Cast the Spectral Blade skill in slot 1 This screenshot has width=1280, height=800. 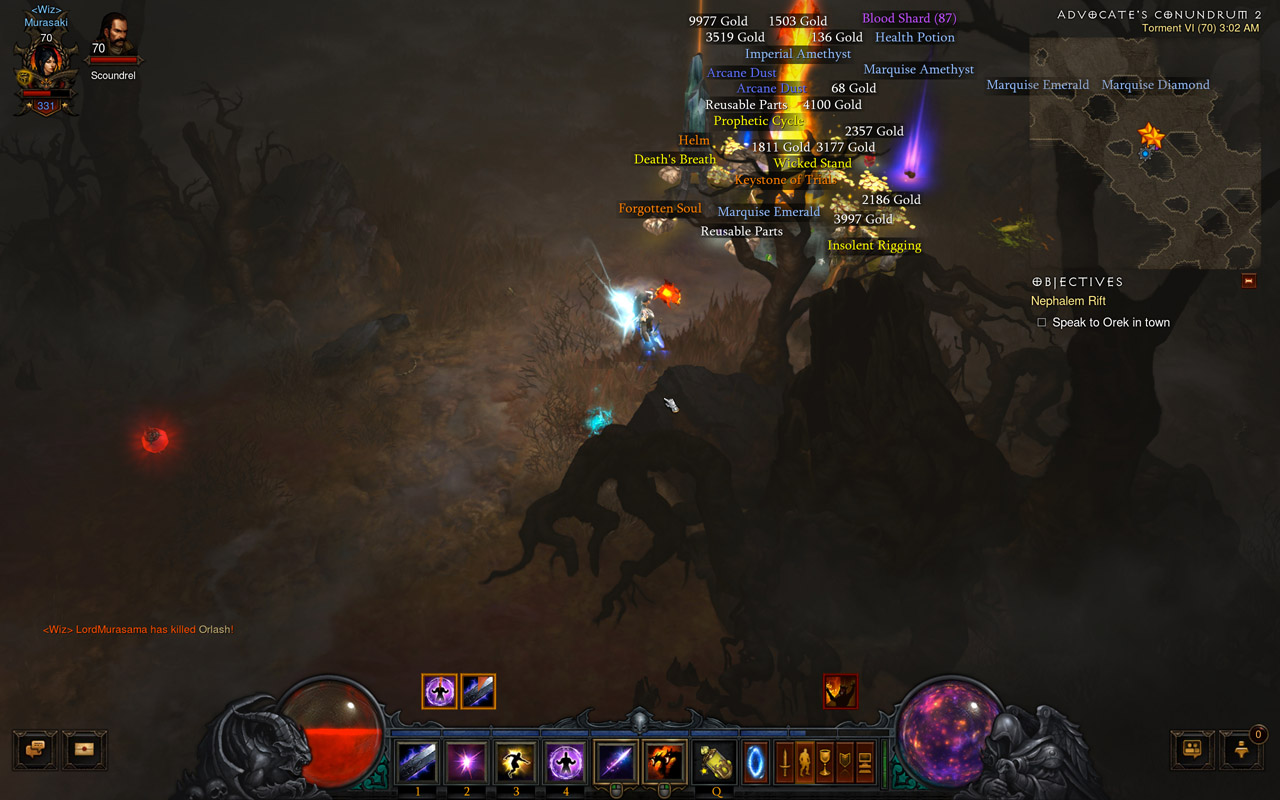[x=417, y=764]
